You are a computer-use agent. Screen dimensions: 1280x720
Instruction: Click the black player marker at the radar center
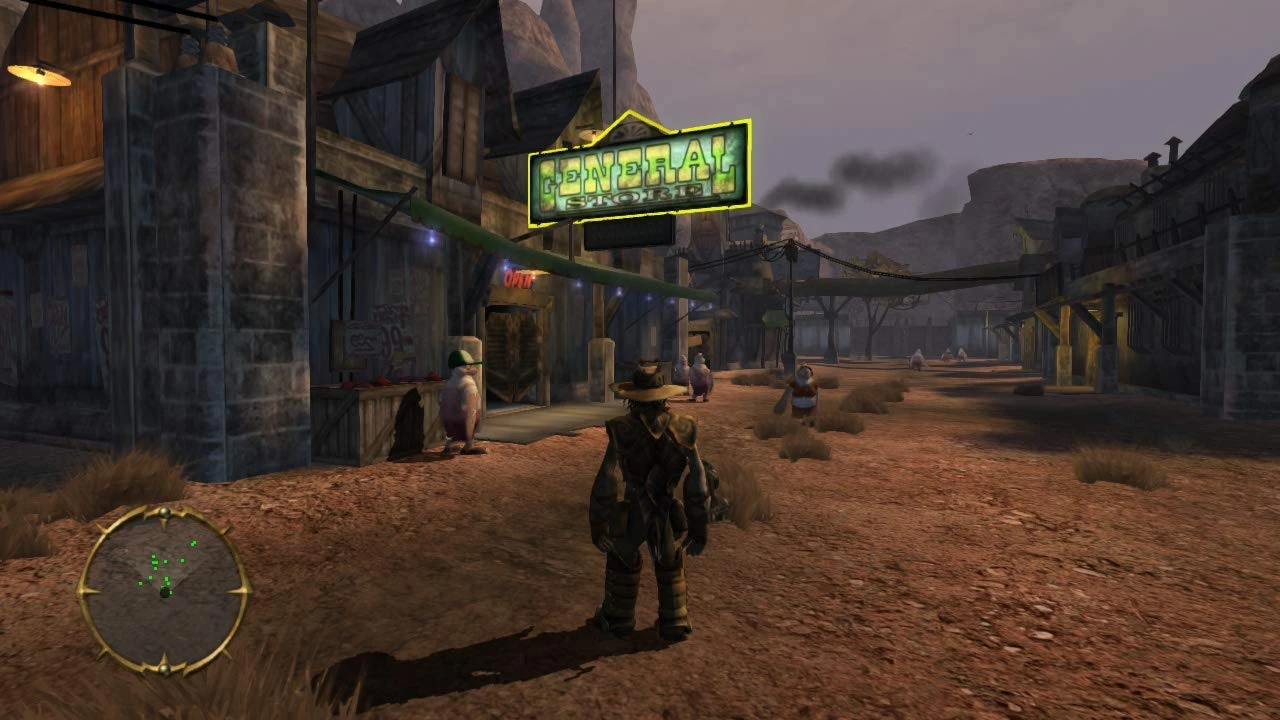pos(165,593)
